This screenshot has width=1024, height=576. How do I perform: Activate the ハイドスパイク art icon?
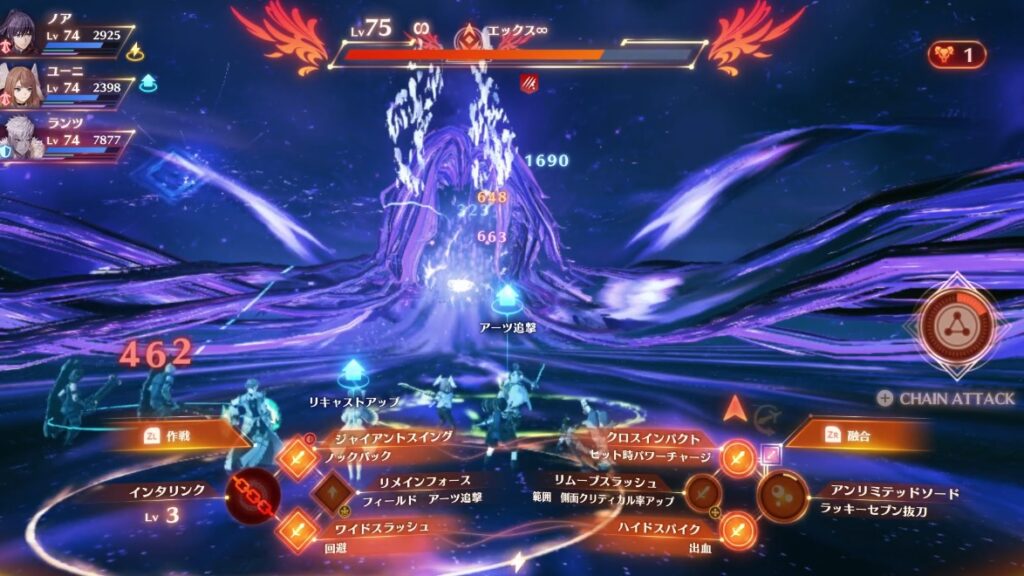[737, 529]
